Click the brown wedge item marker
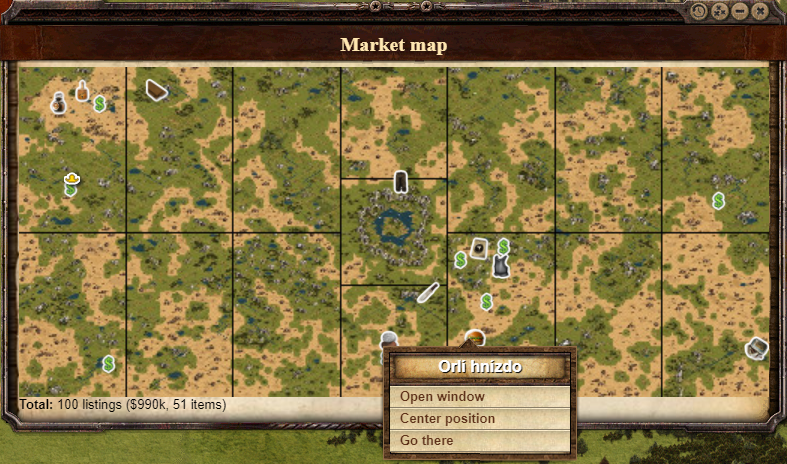Screen dimensions: 787x464 tap(155, 90)
